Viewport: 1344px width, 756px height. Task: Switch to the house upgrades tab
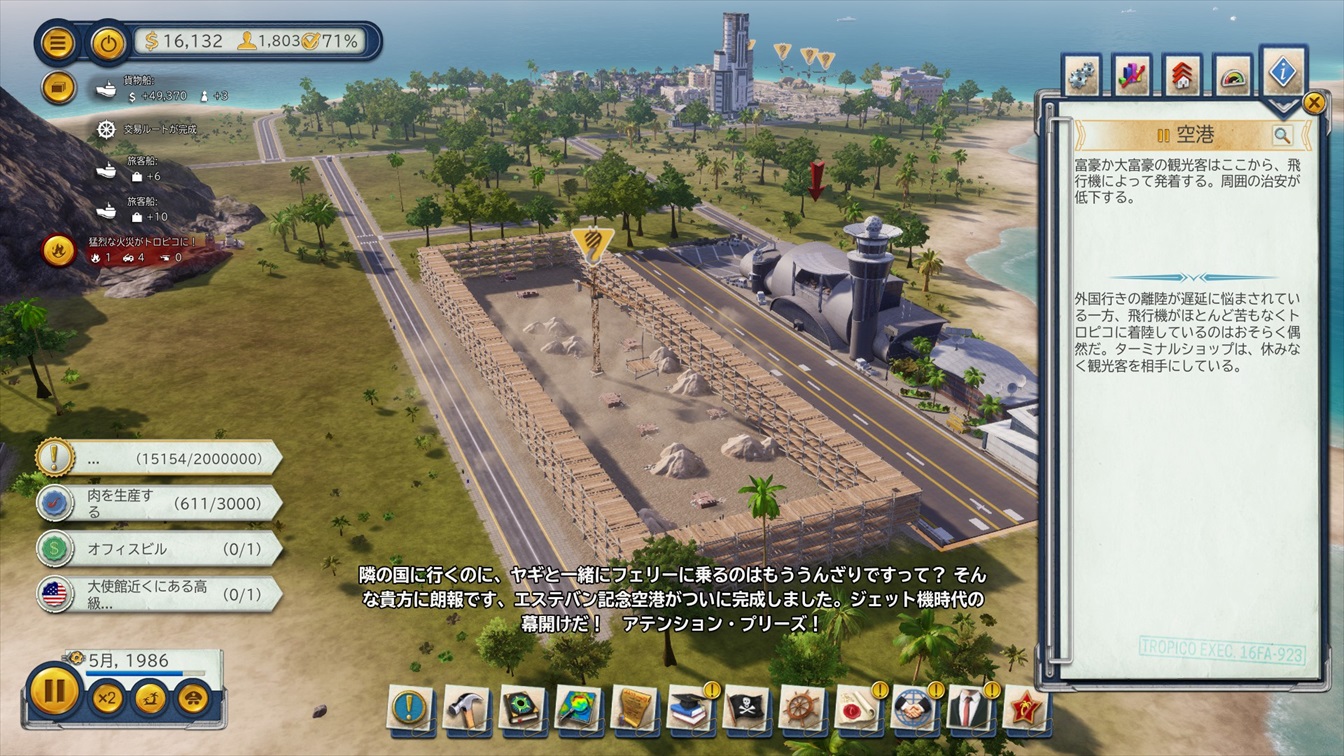pyautogui.click(x=1183, y=76)
